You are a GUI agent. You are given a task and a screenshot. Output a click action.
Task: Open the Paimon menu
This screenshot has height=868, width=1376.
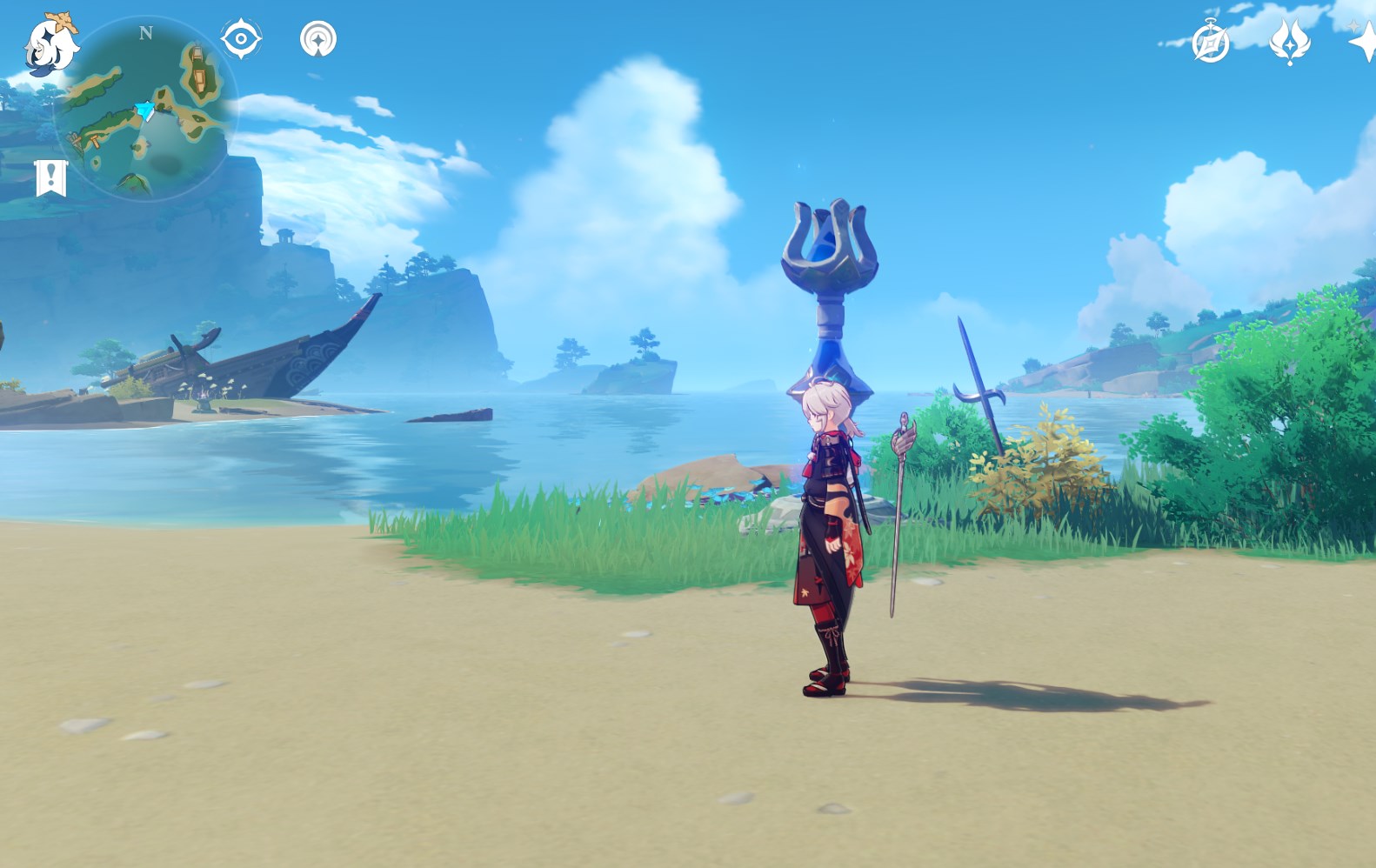[49, 43]
